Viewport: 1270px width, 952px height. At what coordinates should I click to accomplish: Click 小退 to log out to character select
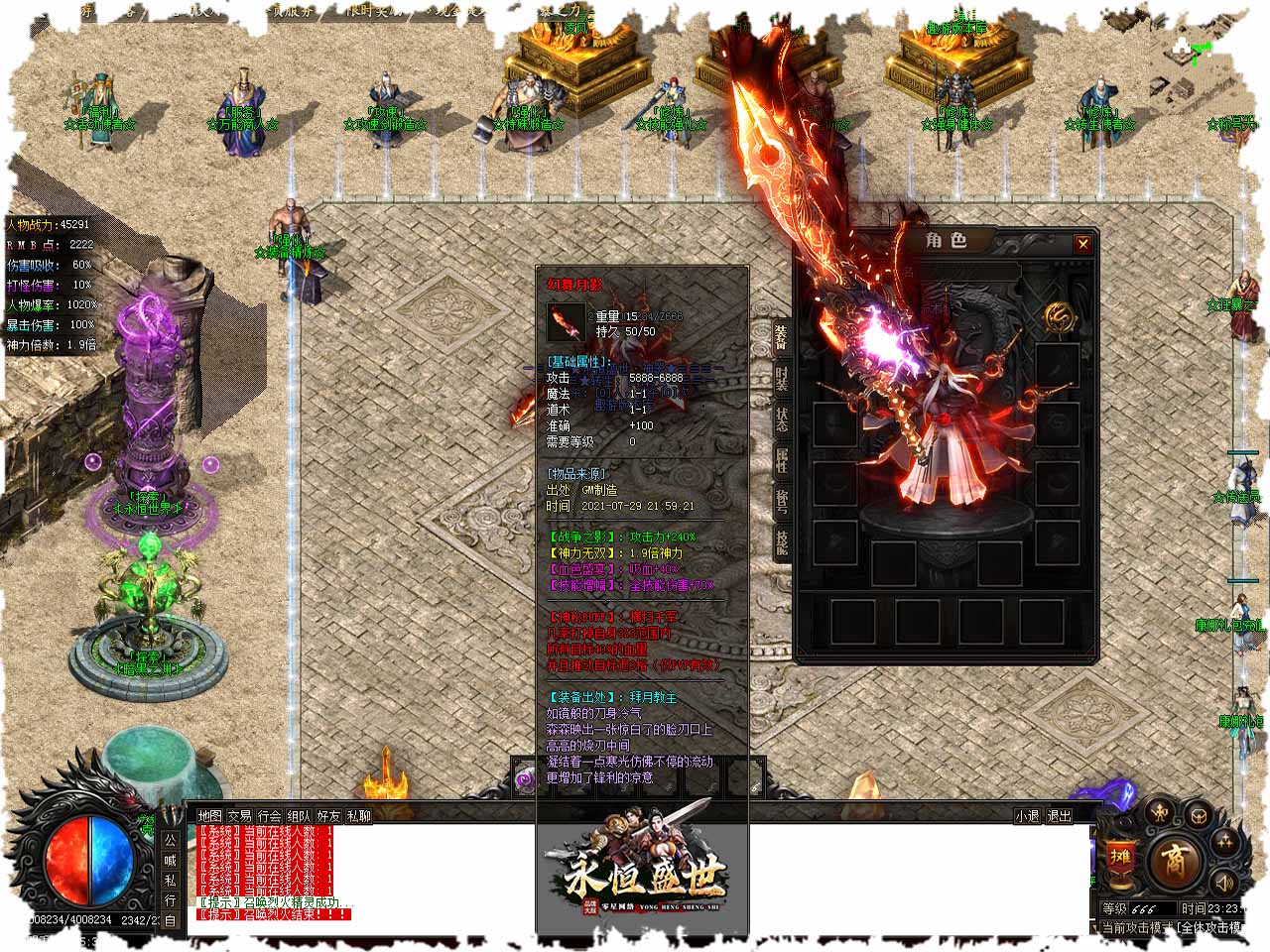tap(1027, 816)
